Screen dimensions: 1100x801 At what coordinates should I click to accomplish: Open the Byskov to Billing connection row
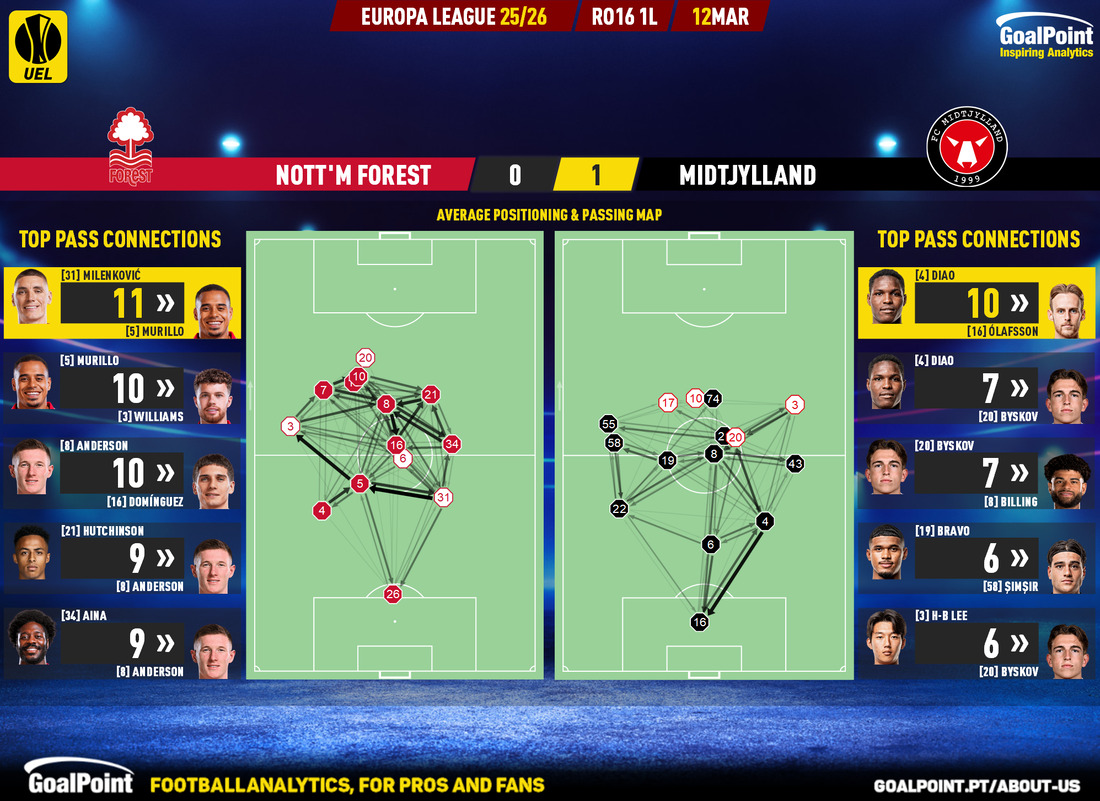978,473
